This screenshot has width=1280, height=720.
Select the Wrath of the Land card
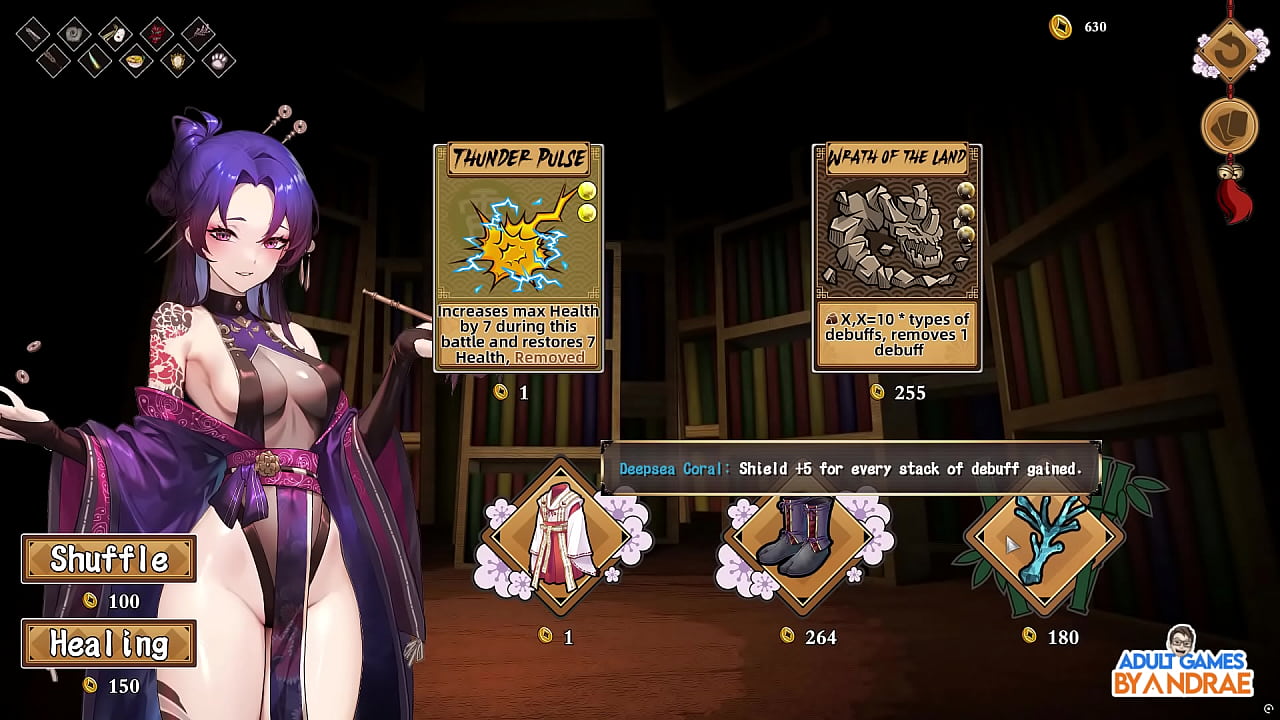point(897,255)
